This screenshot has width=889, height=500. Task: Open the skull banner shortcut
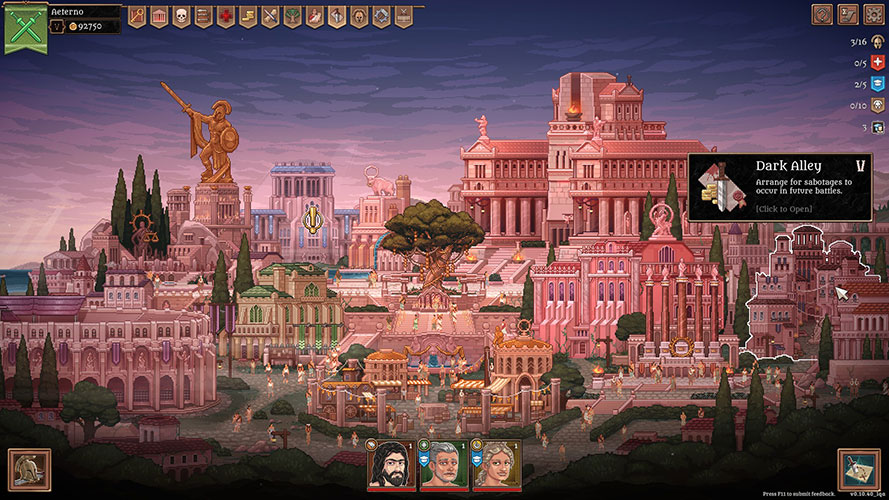tap(181, 16)
